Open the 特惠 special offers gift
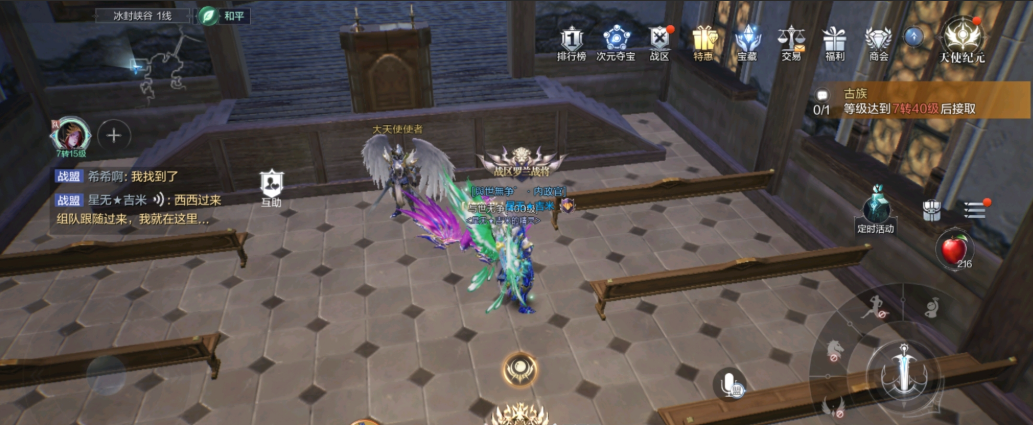The height and width of the screenshot is (425, 1033). (x=704, y=42)
